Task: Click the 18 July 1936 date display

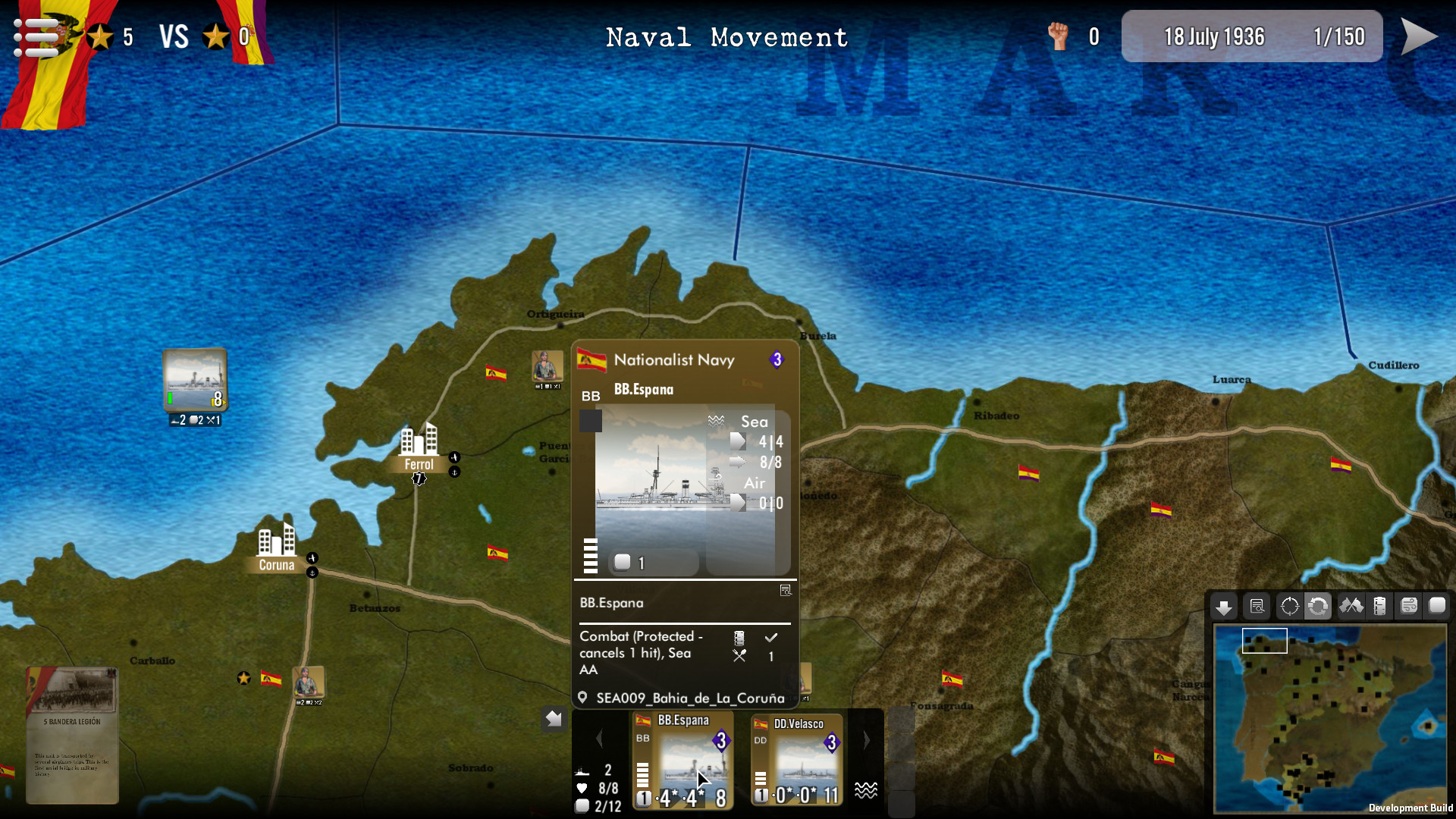Action: point(1214,36)
